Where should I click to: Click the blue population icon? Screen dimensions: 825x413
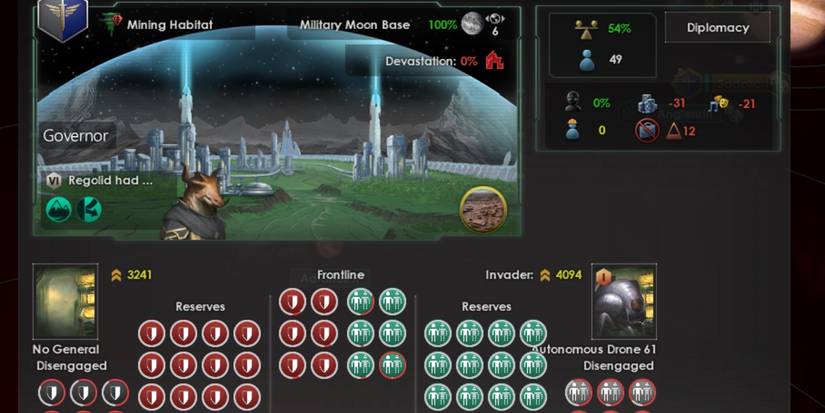pyautogui.click(x=588, y=59)
